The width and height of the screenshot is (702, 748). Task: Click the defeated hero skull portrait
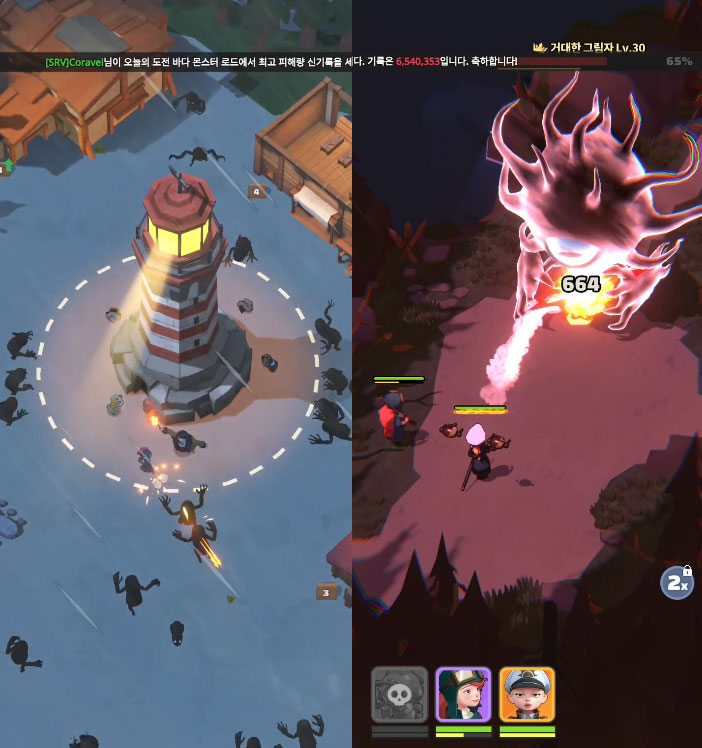click(399, 694)
